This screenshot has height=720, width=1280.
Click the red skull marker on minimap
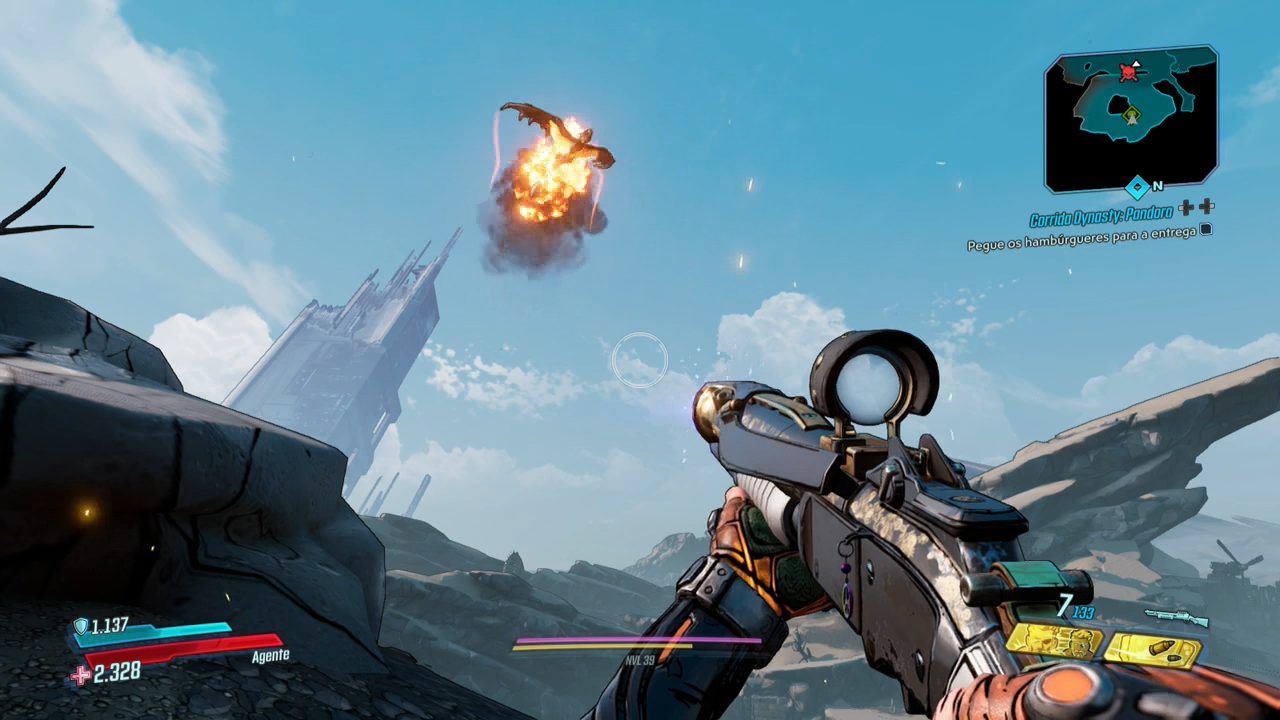tap(1129, 71)
